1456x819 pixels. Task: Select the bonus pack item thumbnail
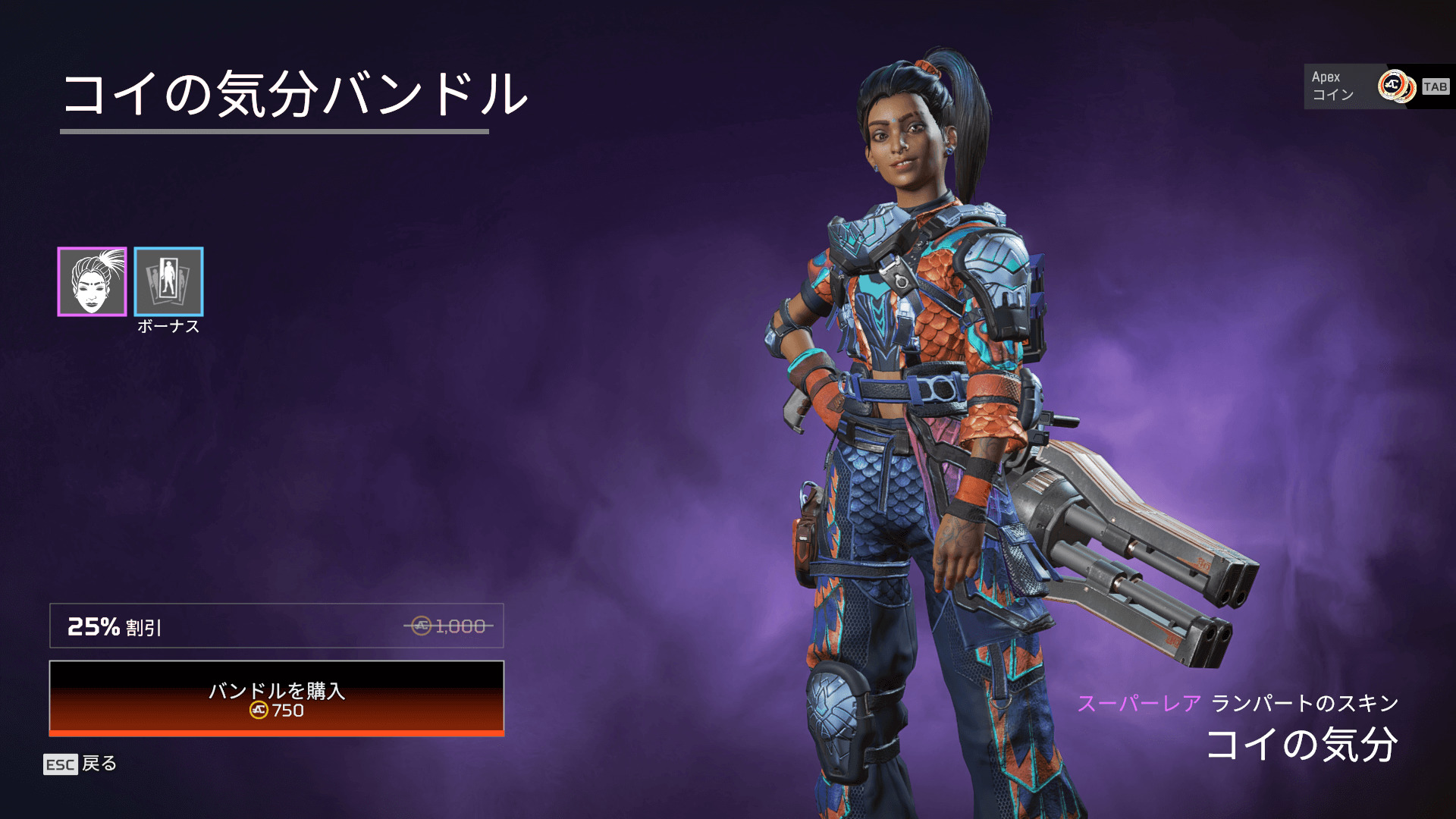click(168, 281)
